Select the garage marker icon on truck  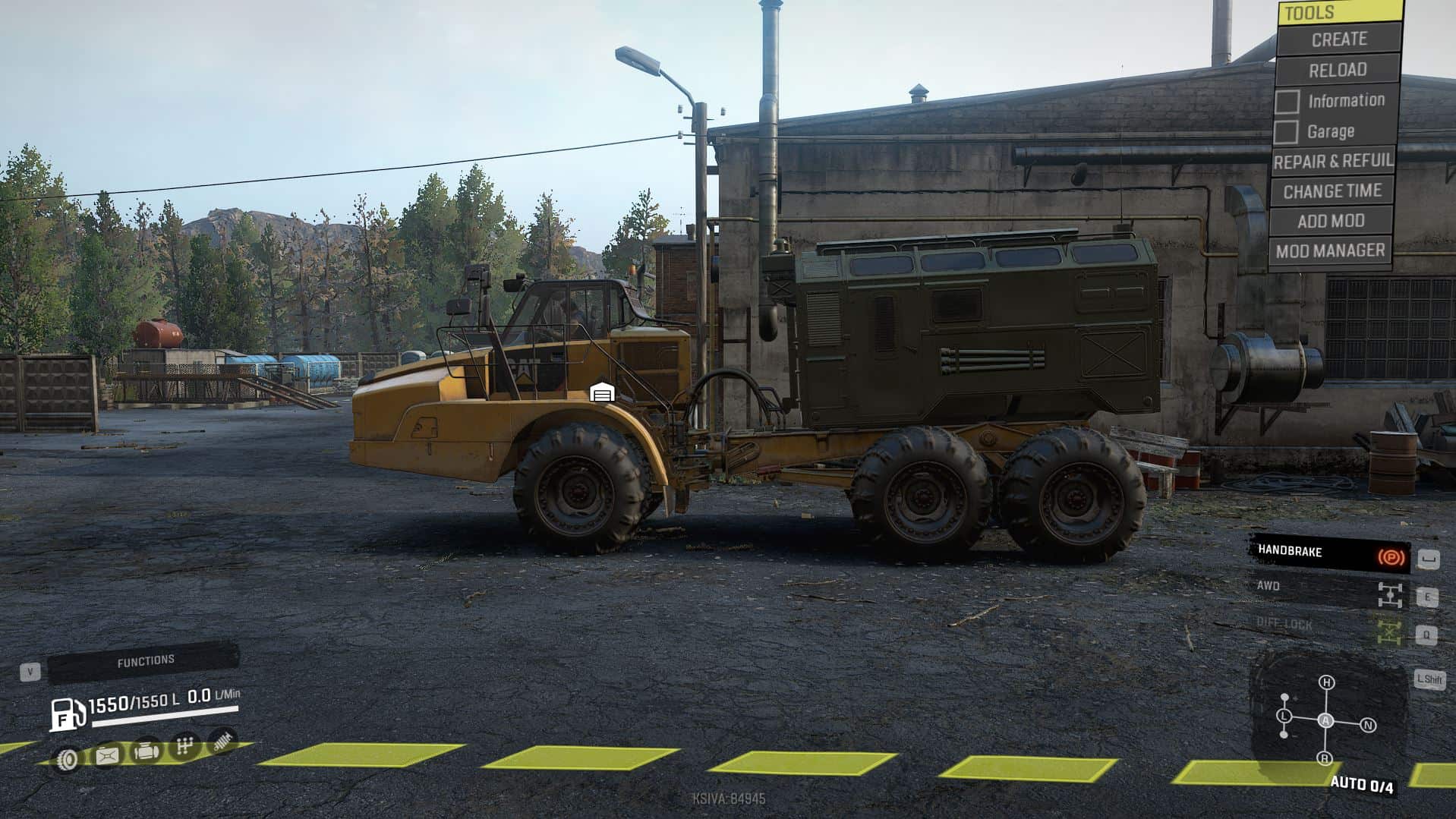tap(602, 392)
